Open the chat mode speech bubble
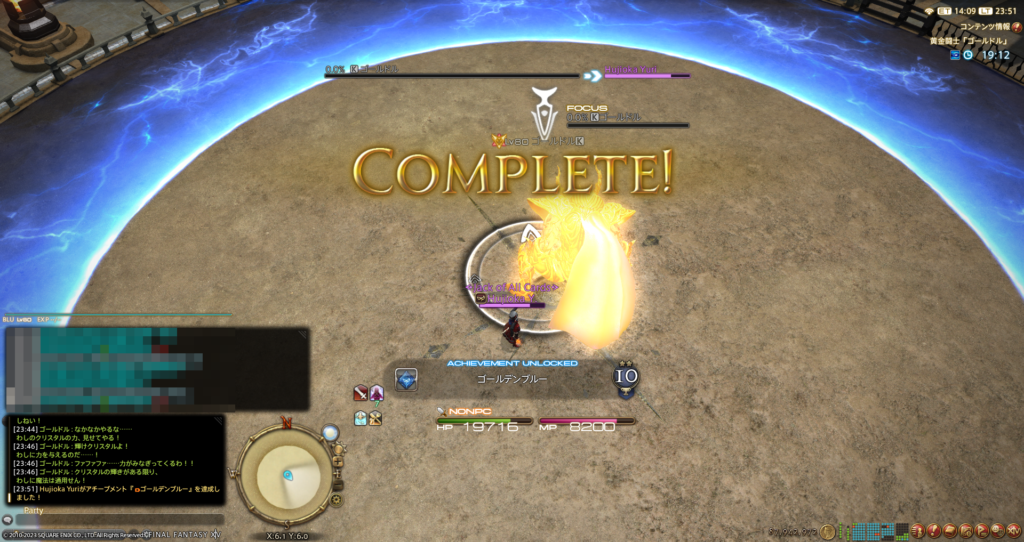The width and height of the screenshot is (1024, 542). [x=8, y=520]
